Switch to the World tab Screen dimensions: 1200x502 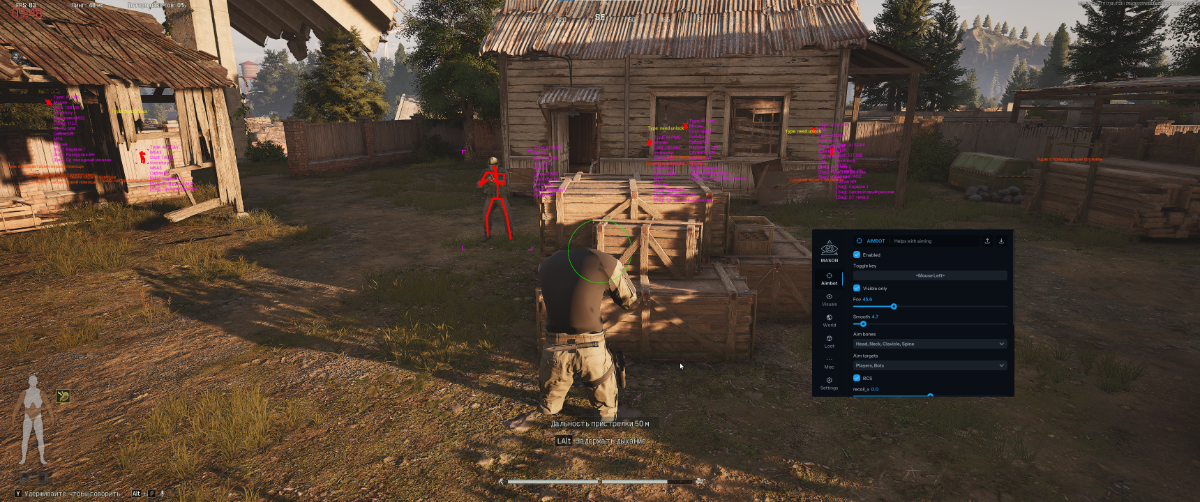tap(829, 320)
